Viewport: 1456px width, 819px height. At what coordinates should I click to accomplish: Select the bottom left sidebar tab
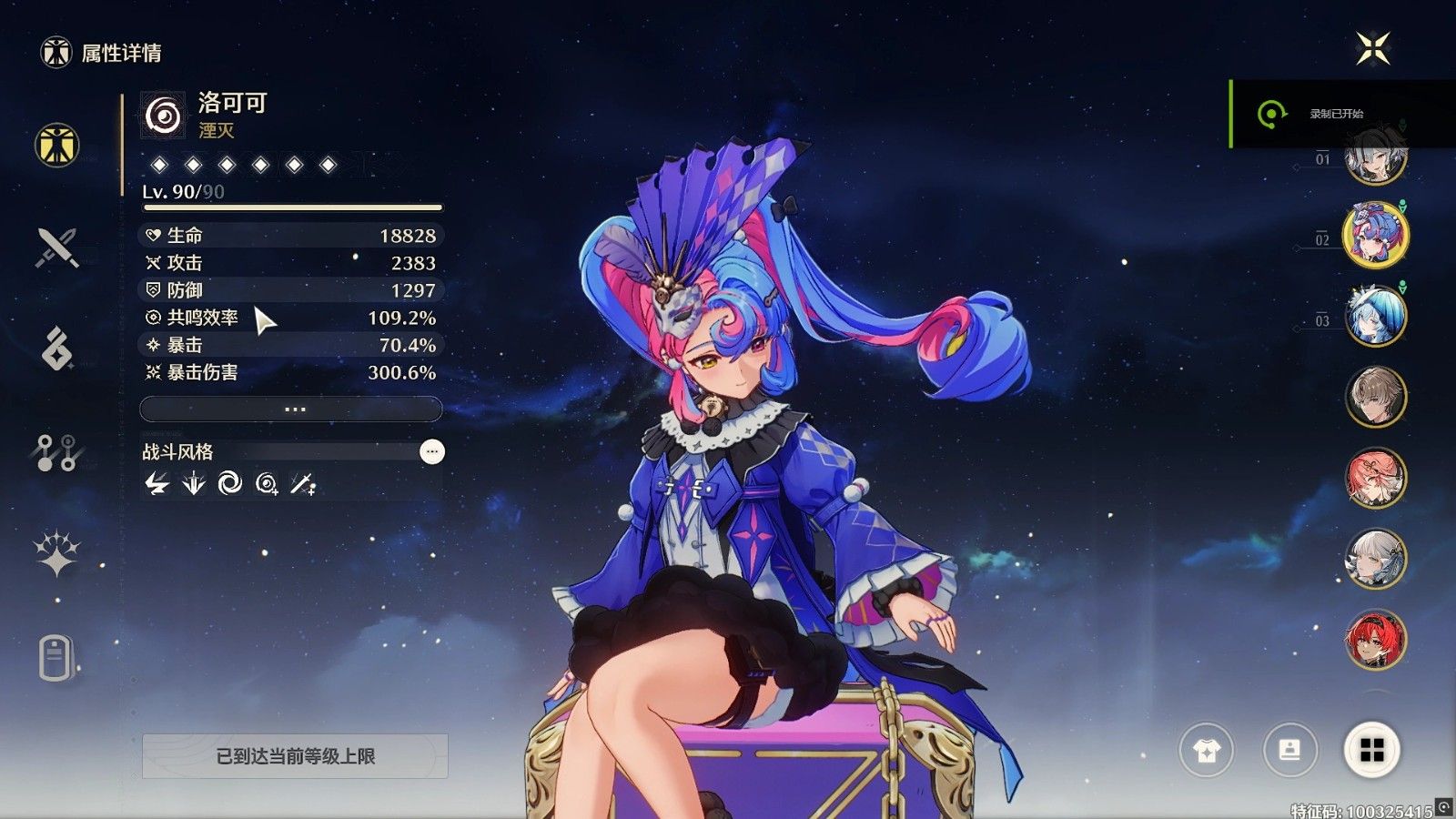[x=56, y=657]
